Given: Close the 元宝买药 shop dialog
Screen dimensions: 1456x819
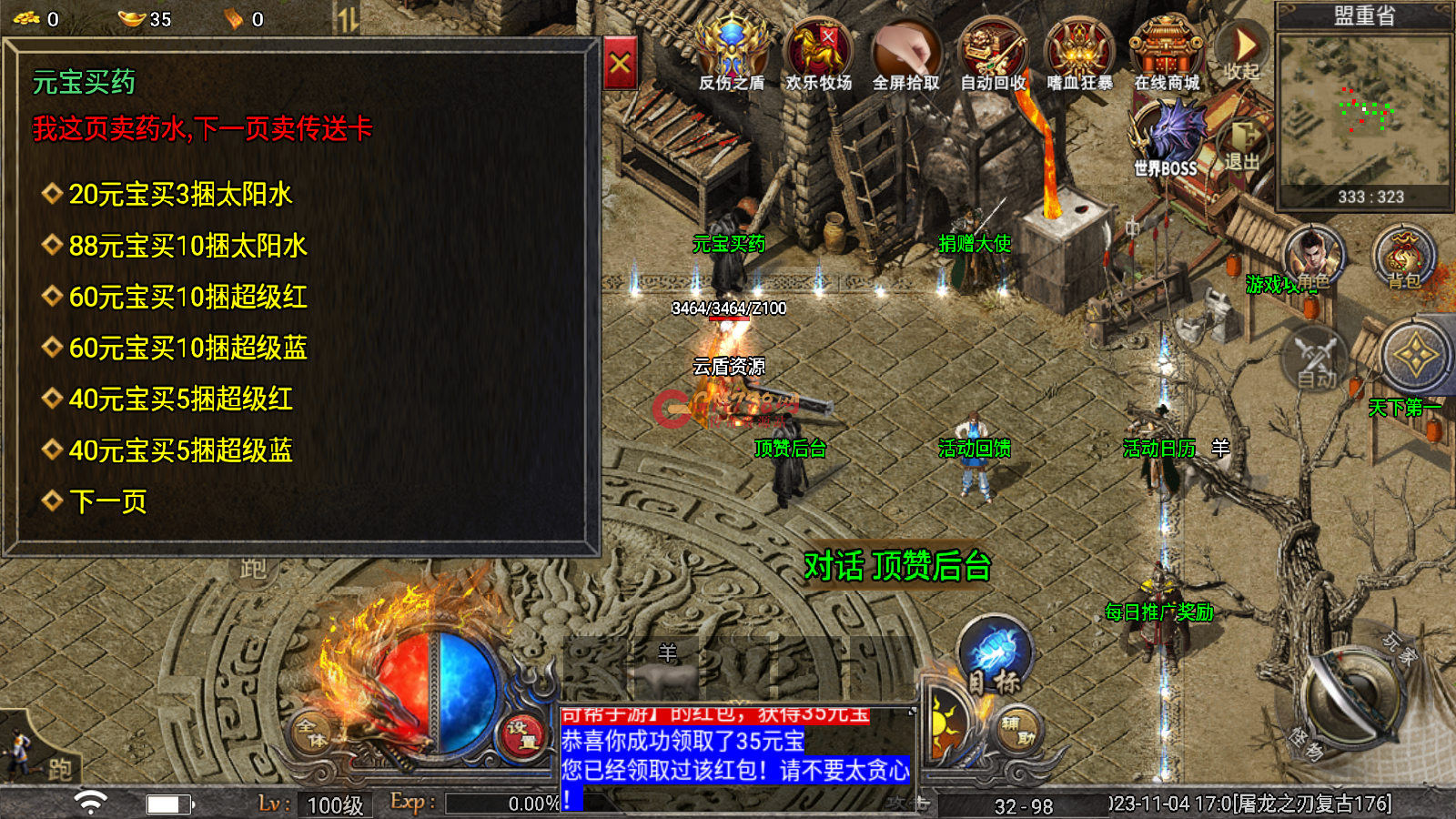Looking at the screenshot, I should click(620, 64).
